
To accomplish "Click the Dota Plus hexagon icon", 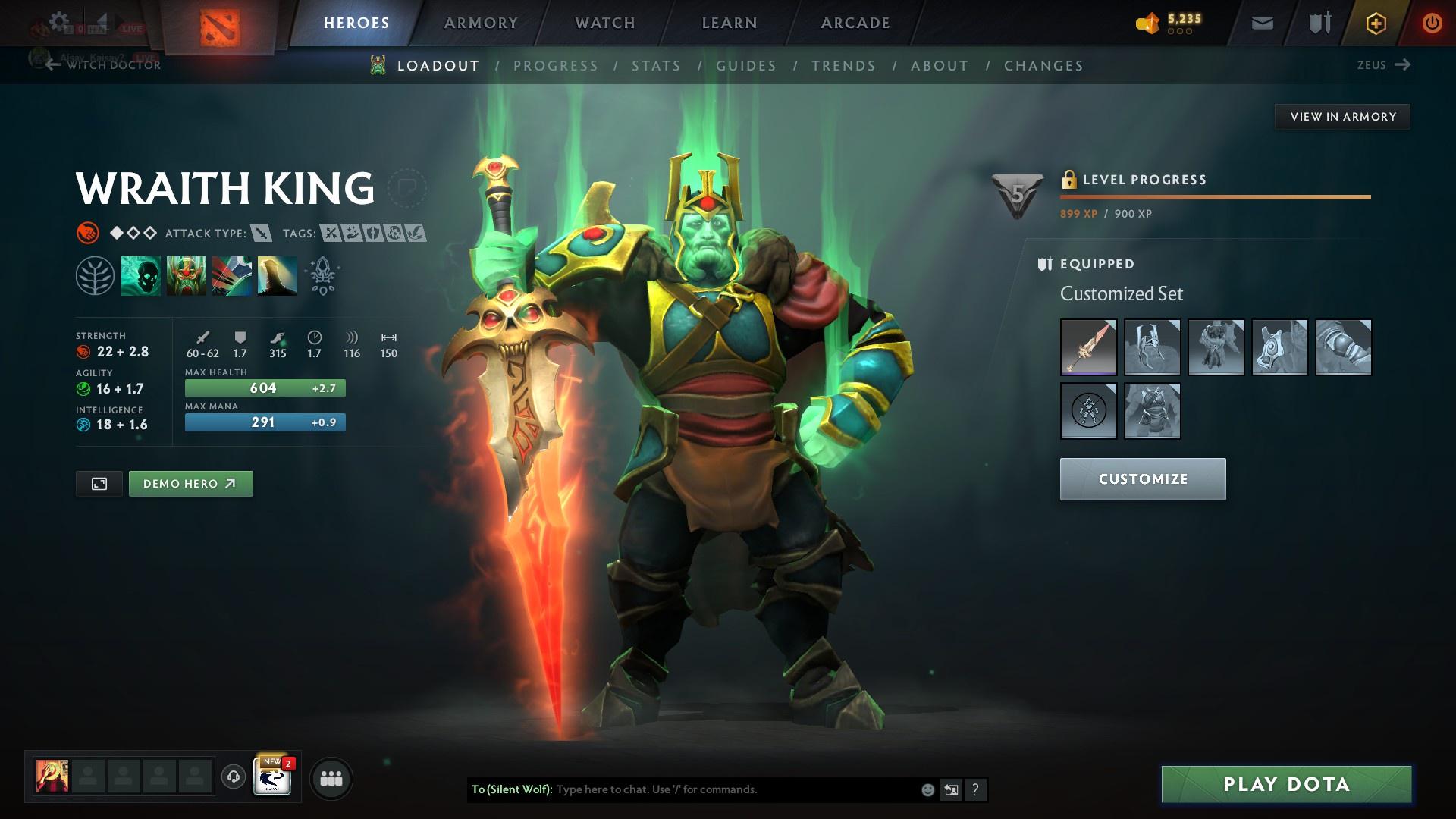I will click(1375, 23).
